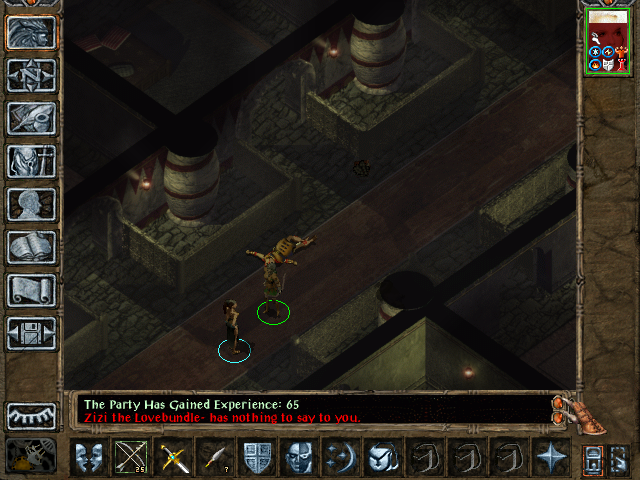Equip the bow weapon slot
Image resolution: width=640 pixels, height=480 pixels.
click(x=131, y=459)
